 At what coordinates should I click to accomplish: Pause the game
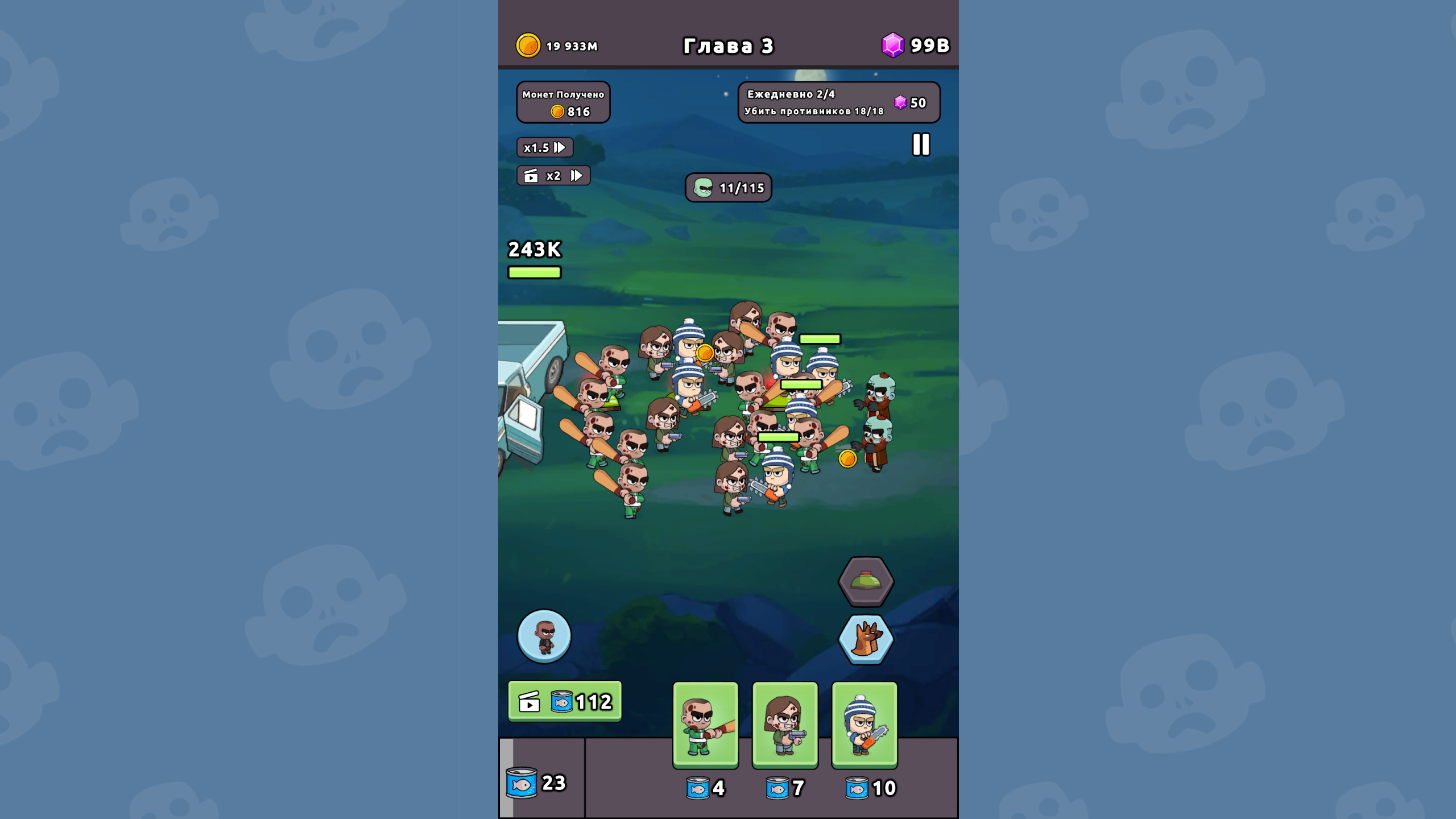(x=921, y=146)
